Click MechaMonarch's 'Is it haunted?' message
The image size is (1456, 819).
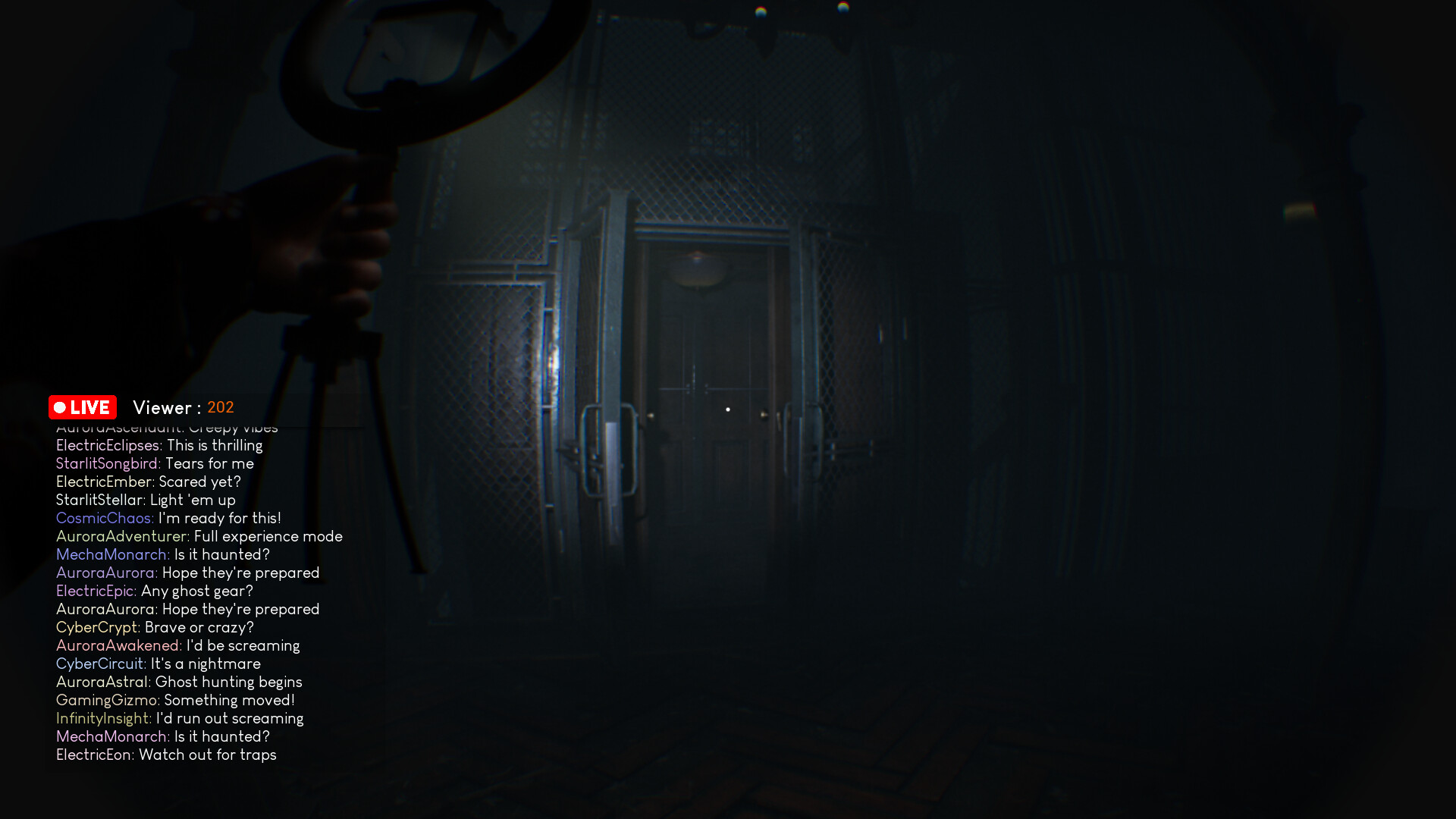point(163,554)
